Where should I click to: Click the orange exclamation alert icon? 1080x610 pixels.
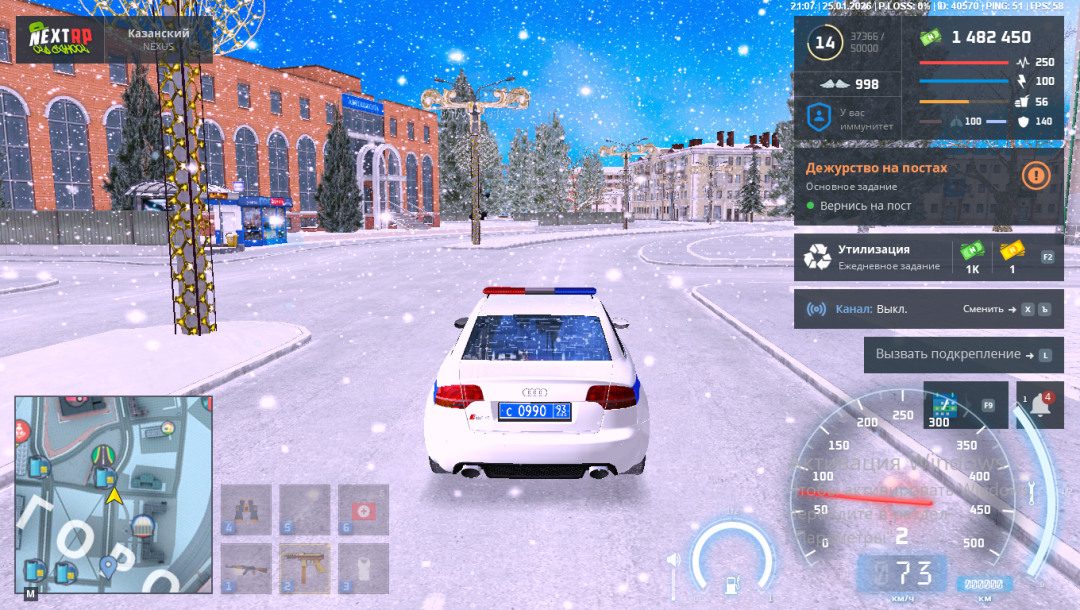[x=1036, y=176]
